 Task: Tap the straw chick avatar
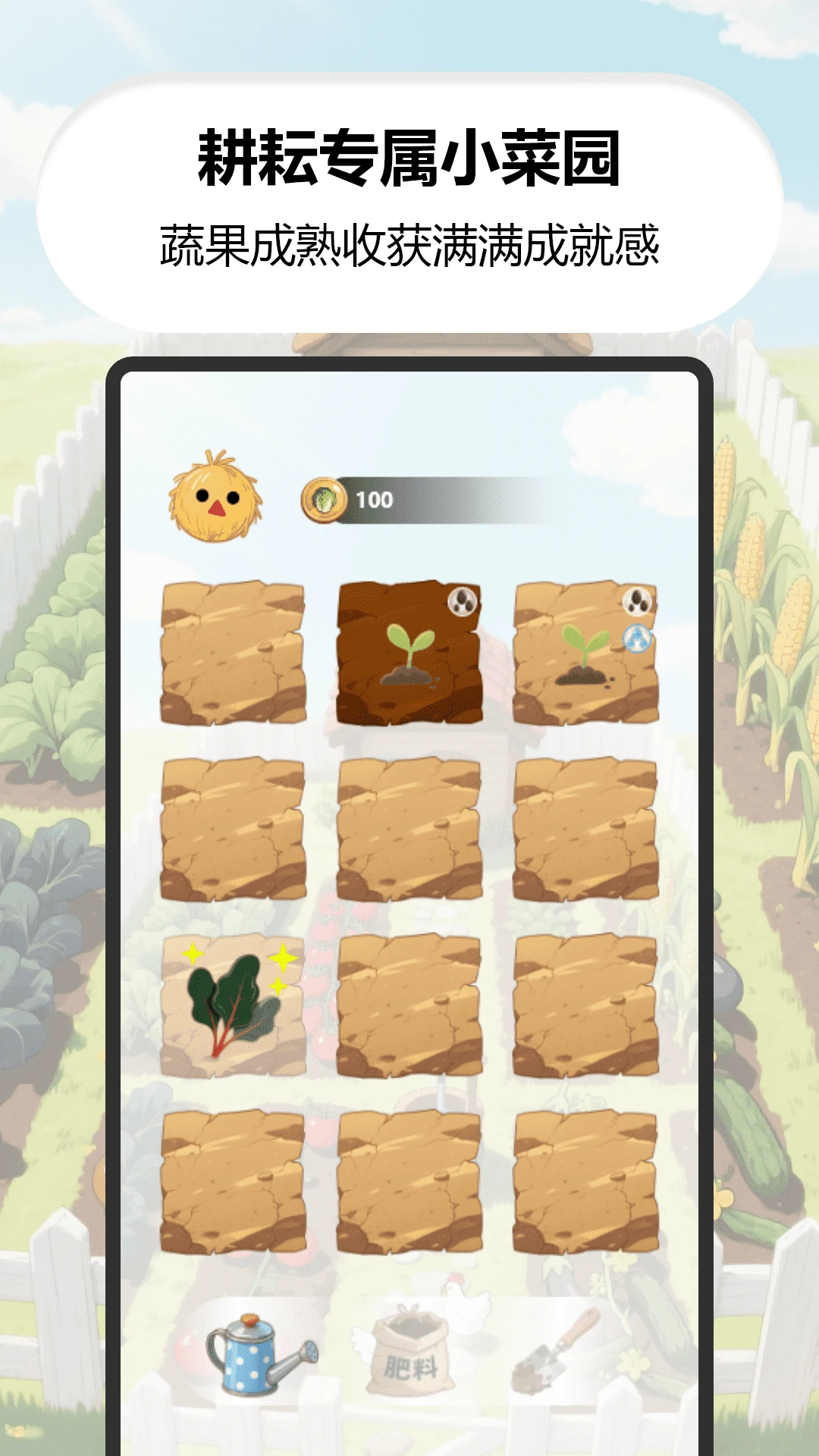216,497
